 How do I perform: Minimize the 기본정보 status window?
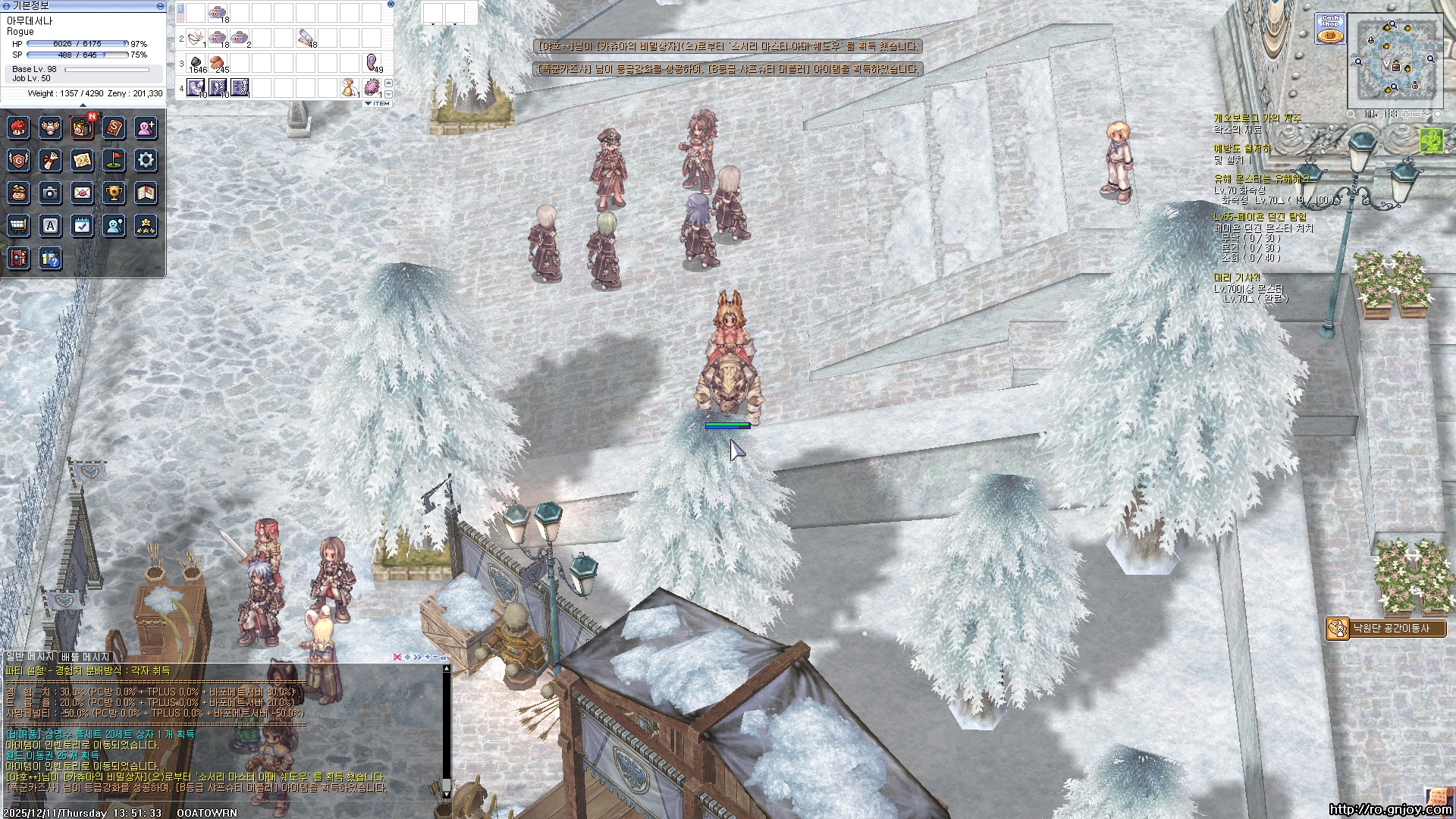click(x=160, y=6)
